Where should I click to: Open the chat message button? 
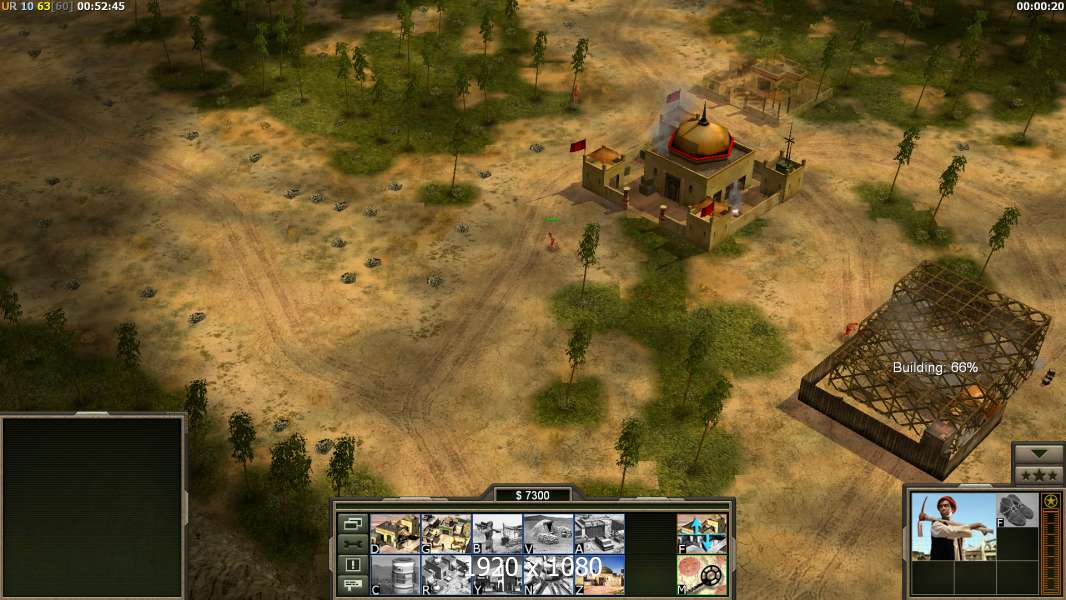[352, 586]
